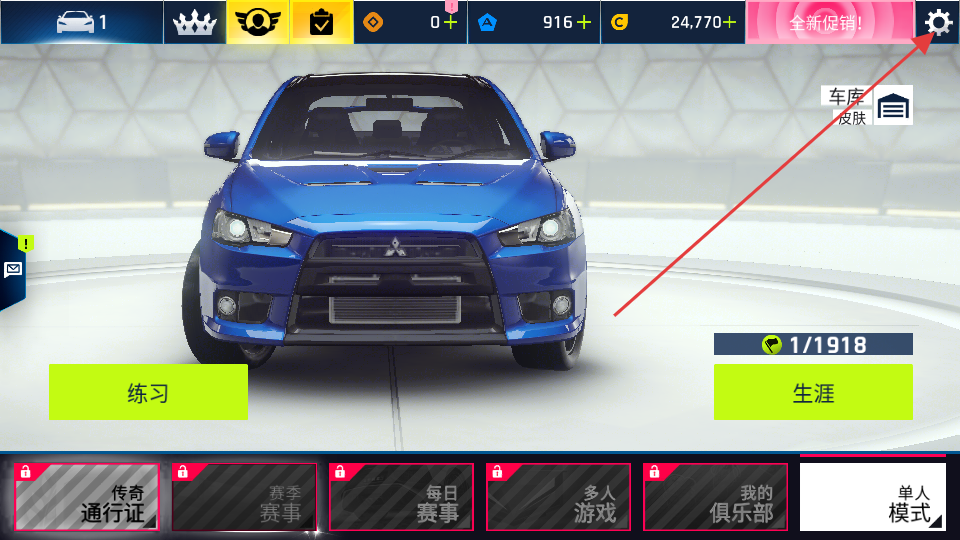Image resolution: width=960 pixels, height=540 pixels.
Task: Open the yellow clipboard missions icon
Action: pos(322,22)
